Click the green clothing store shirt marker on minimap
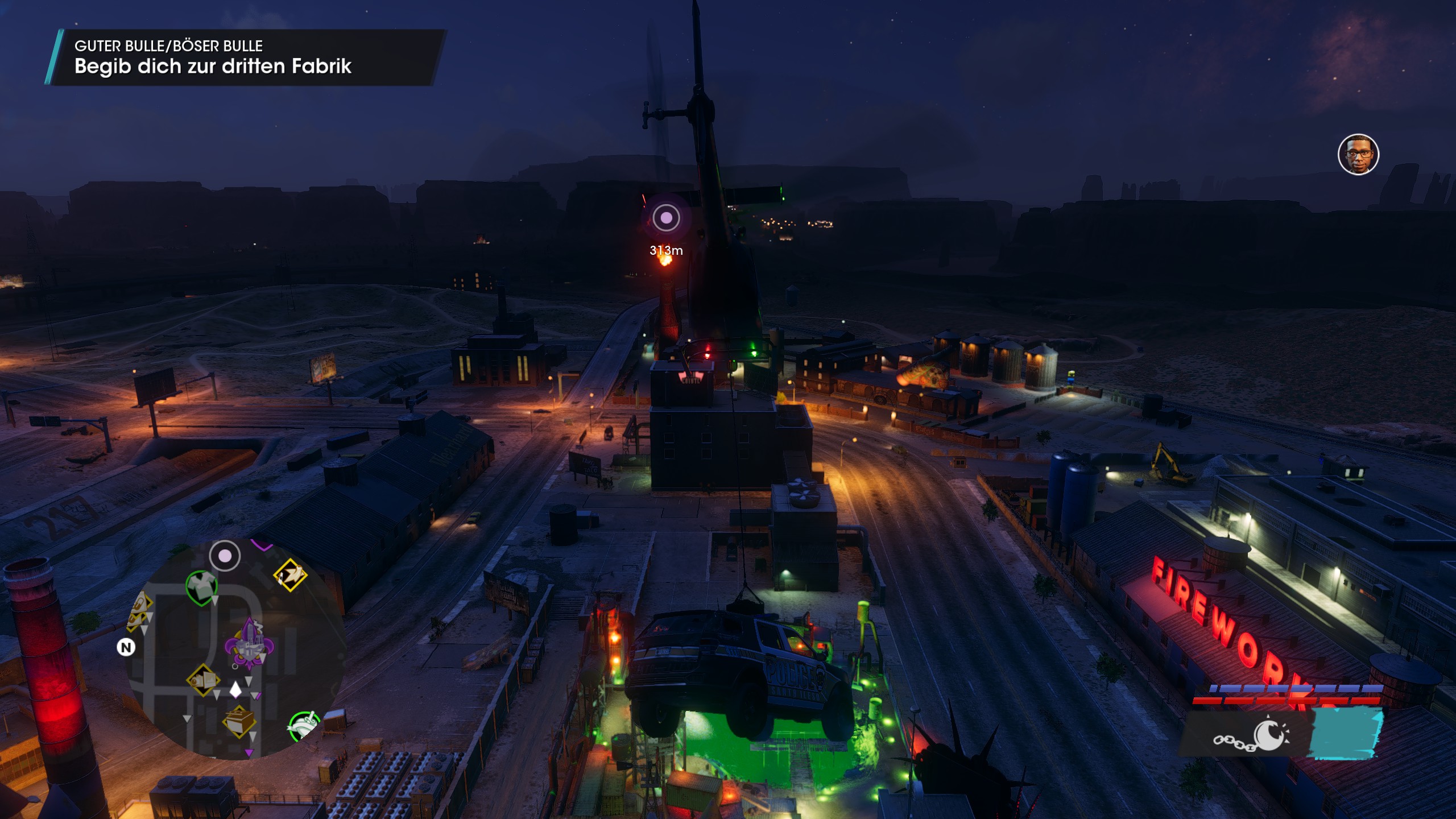The height and width of the screenshot is (819, 1456). click(201, 586)
